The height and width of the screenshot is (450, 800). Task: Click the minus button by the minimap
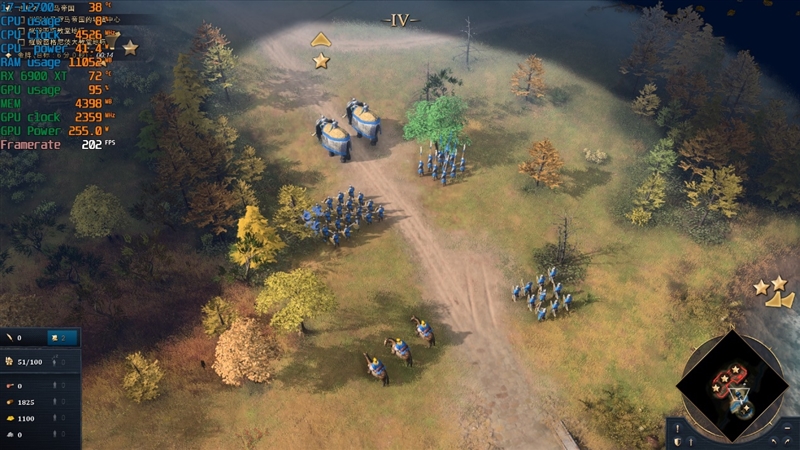(789, 427)
